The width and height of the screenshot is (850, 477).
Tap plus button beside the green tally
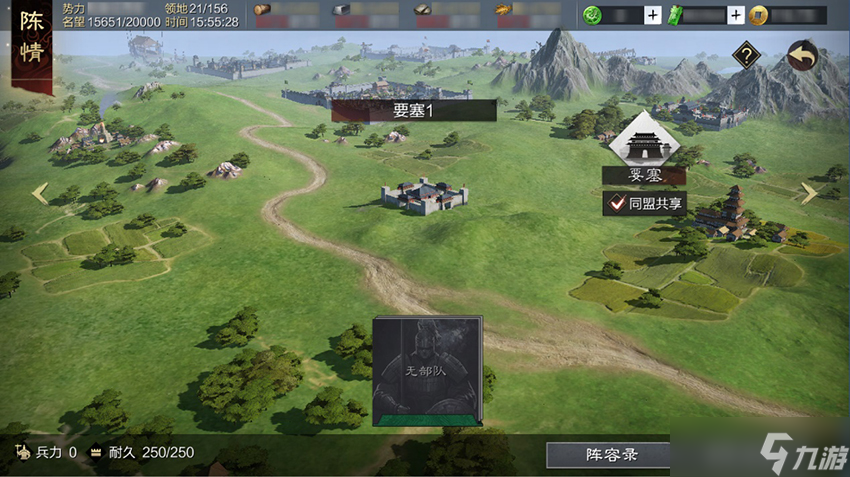pos(736,15)
